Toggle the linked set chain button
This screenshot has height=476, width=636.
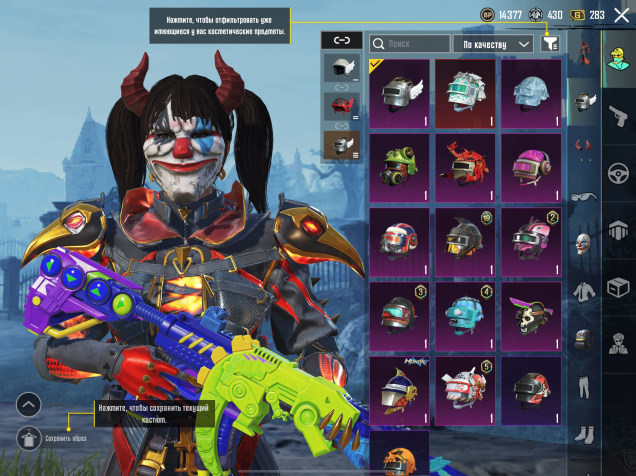coord(342,40)
